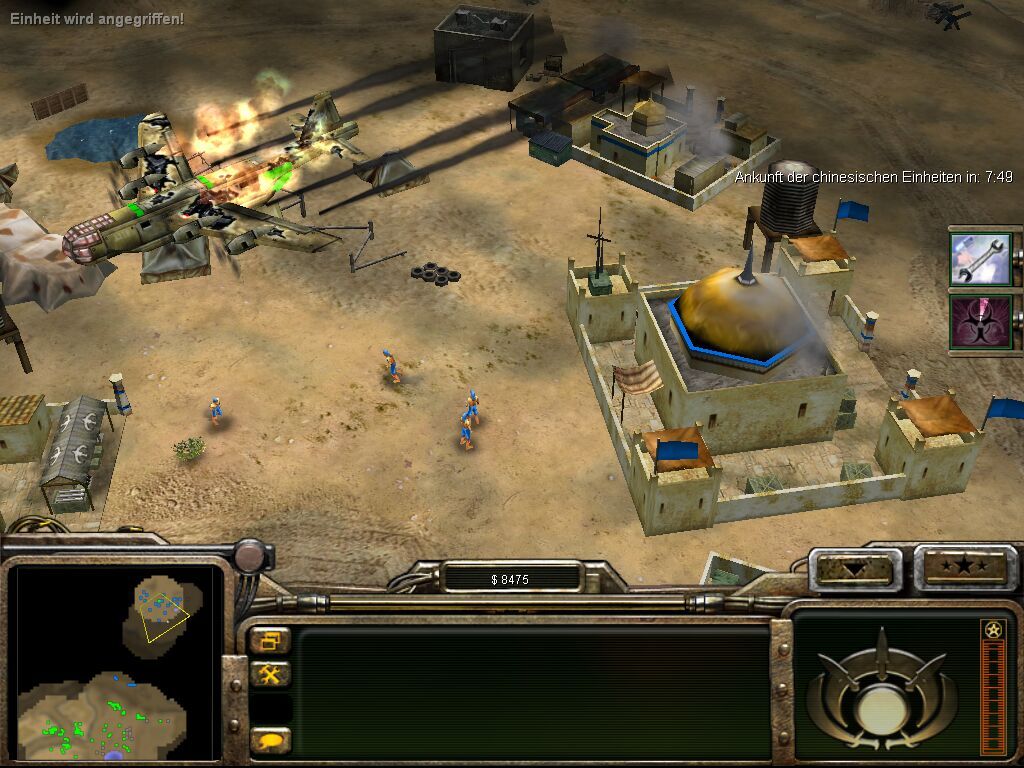Screen dimensions: 1024x768
Task: Open the options menu with overlapping-windows button
Action: point(270,640)
